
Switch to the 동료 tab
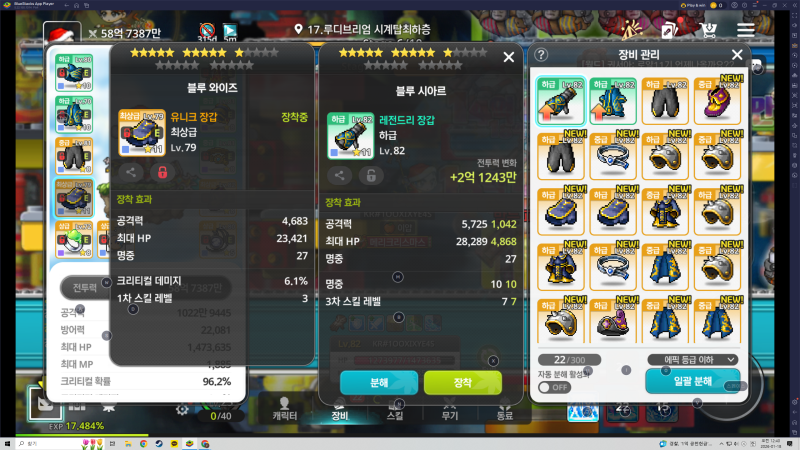point(505,413)
